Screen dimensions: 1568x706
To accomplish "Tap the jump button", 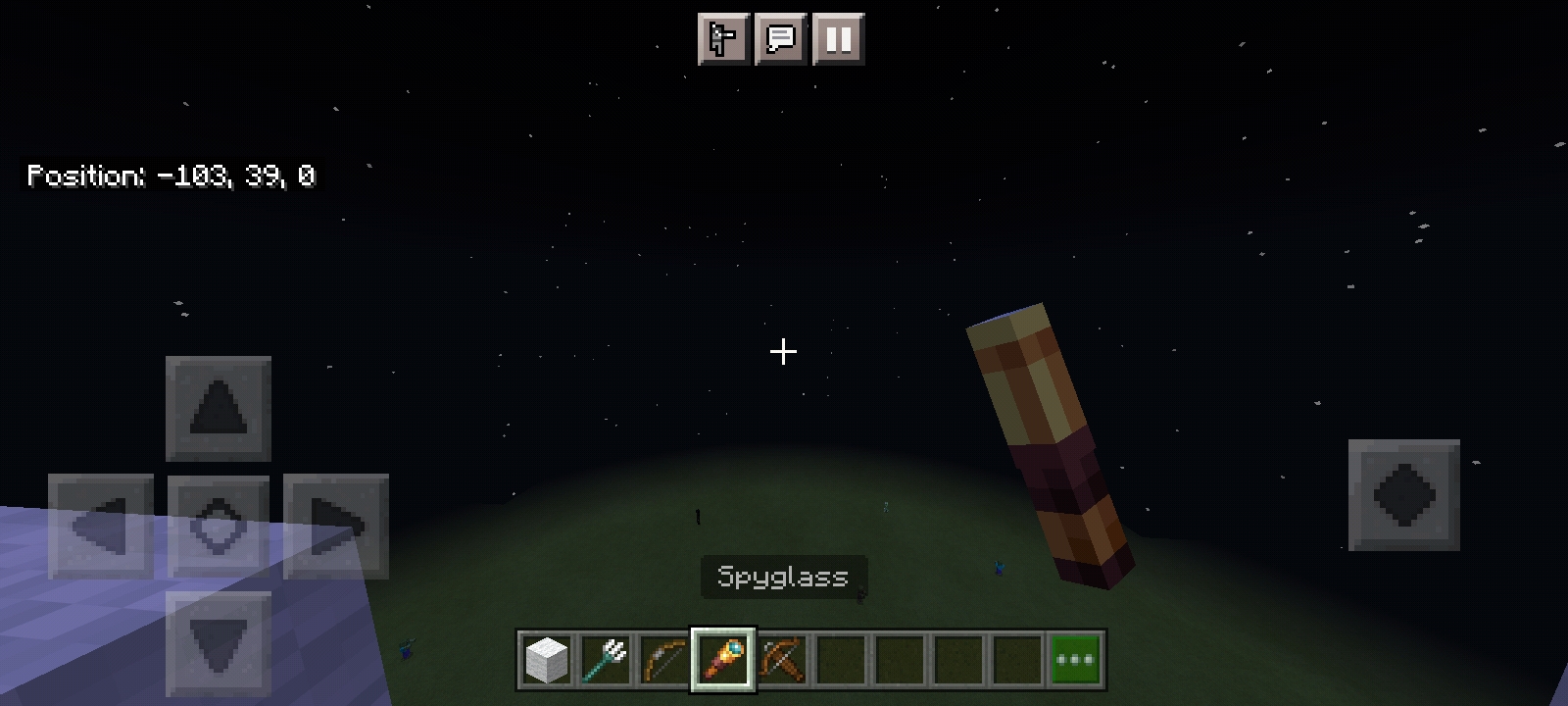I will [1403, 495].
